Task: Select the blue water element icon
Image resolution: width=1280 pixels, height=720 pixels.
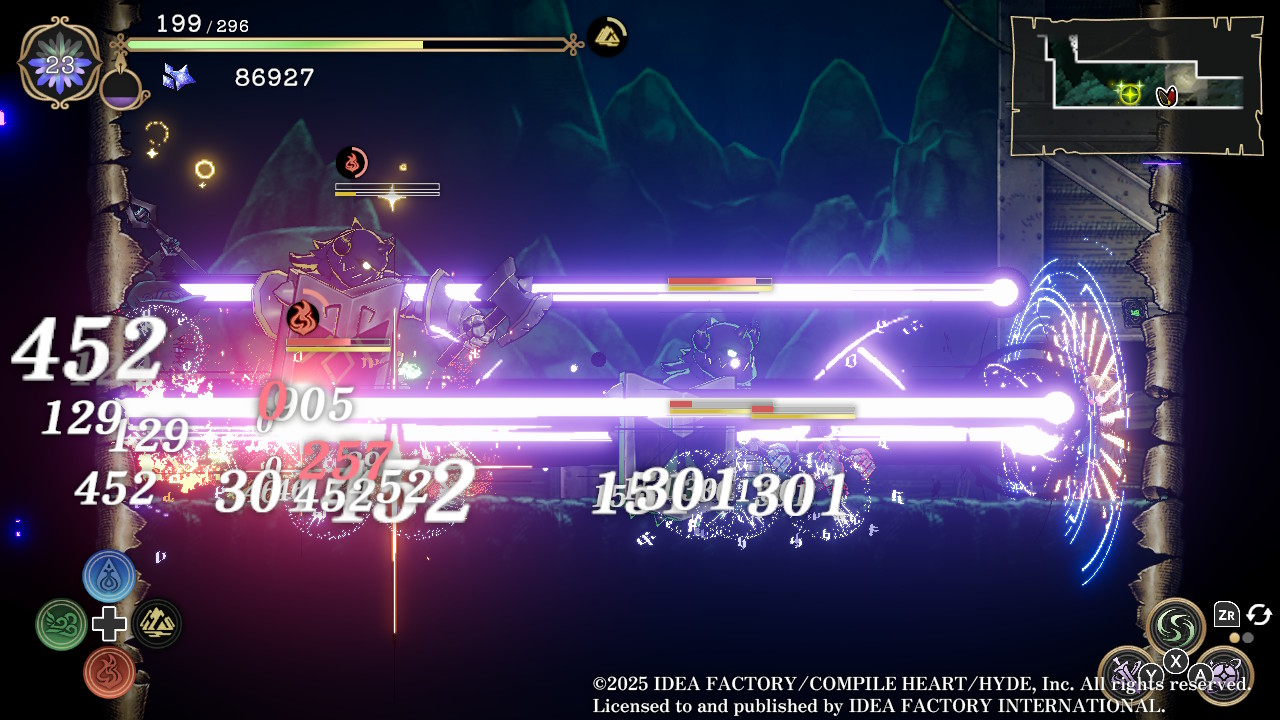Action: pos(109,576)
